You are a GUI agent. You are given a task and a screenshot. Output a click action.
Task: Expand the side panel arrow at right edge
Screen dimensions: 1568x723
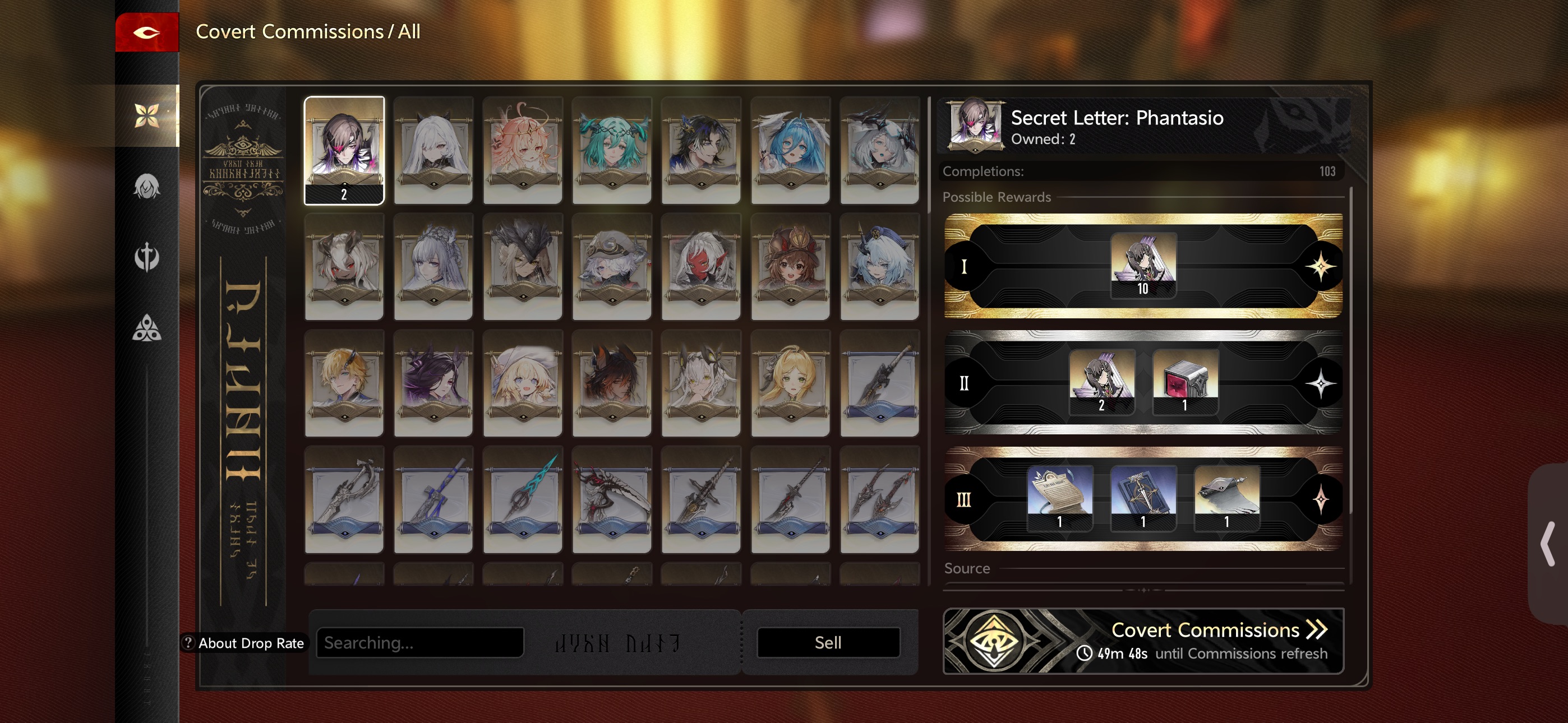pyautogui.click(x=1548, y=544)
